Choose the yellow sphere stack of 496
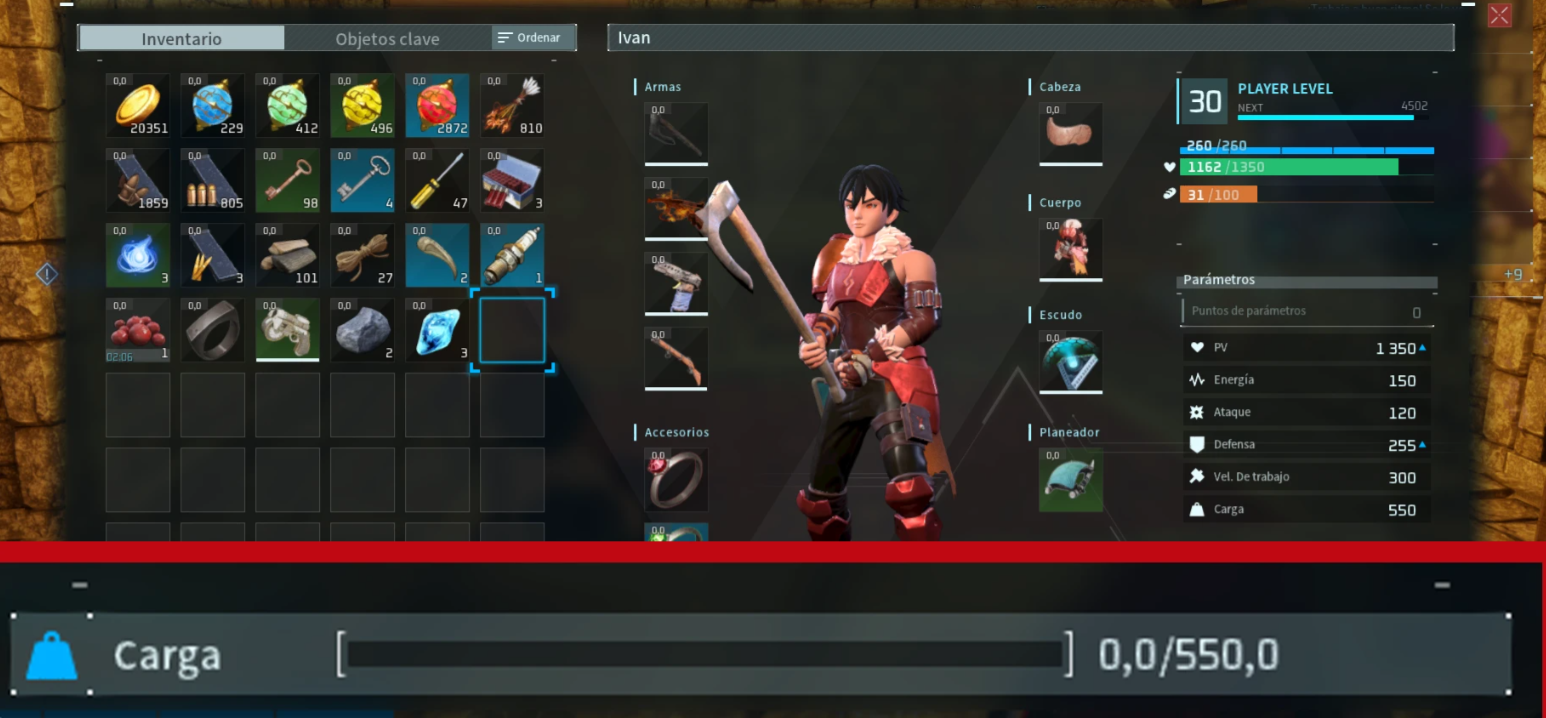1546x718 pixels. 362,105
